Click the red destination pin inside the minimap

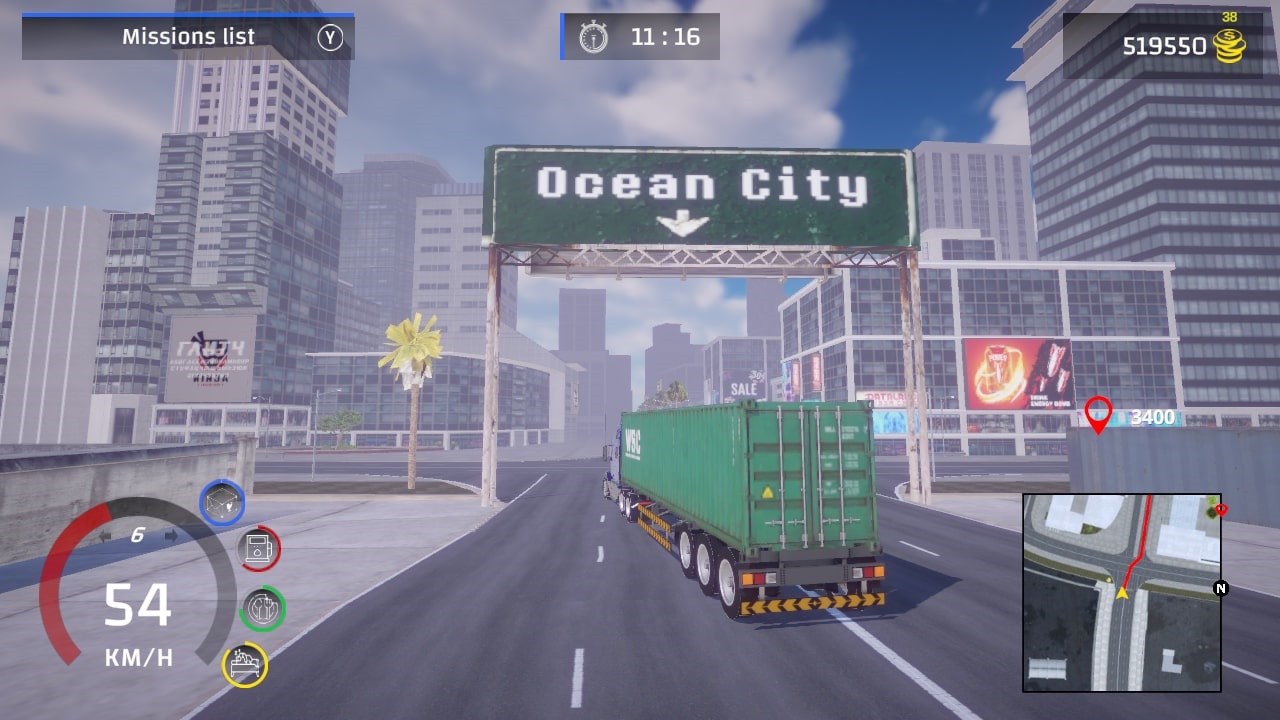[x=1222, y=509]
